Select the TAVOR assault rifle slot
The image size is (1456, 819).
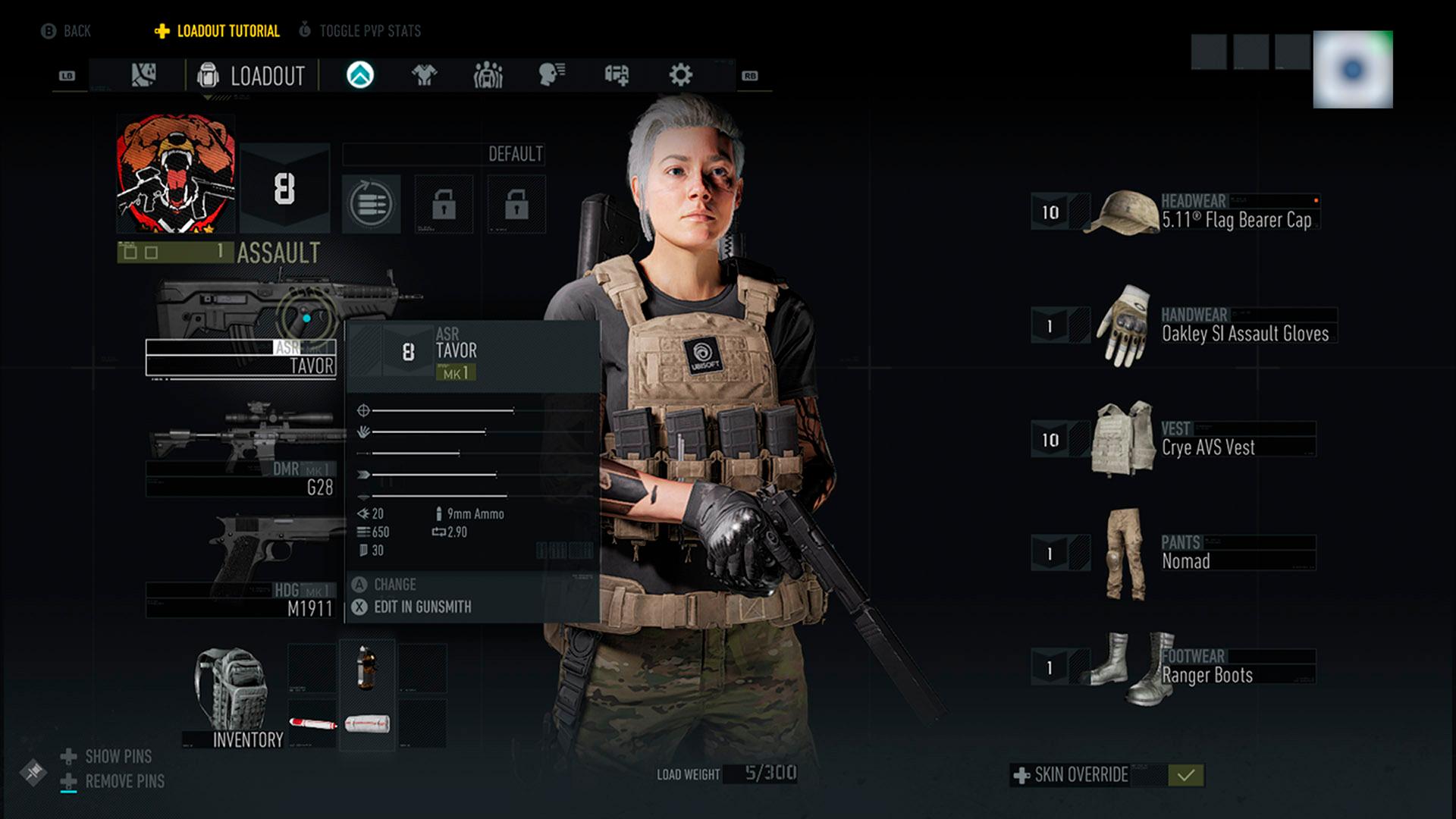click(x=241, y=358)
